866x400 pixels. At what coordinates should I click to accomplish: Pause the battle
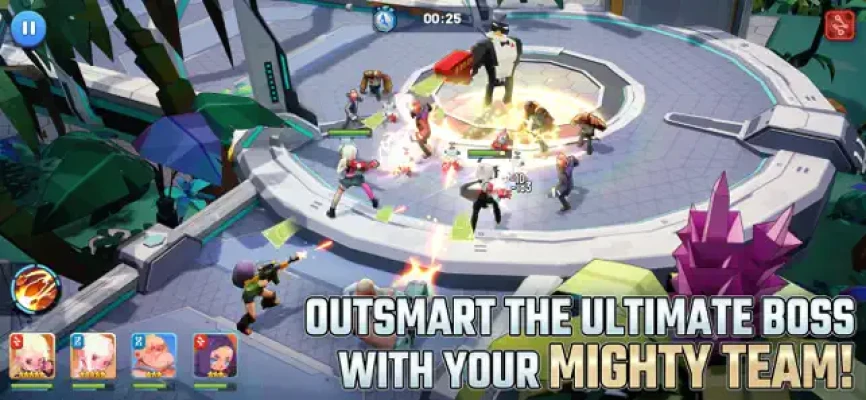28,27
